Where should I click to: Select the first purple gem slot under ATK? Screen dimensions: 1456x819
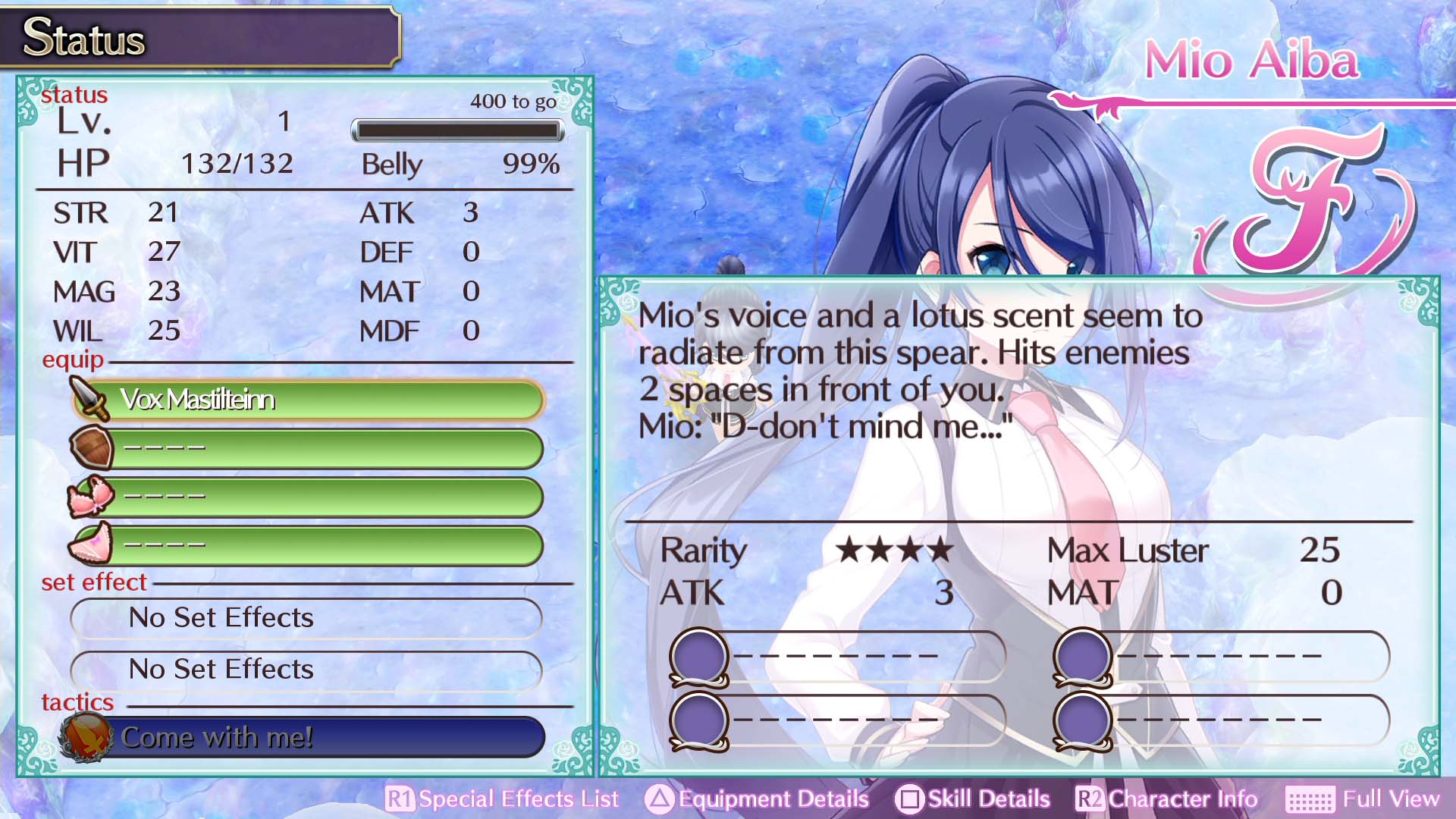point(699,657)
